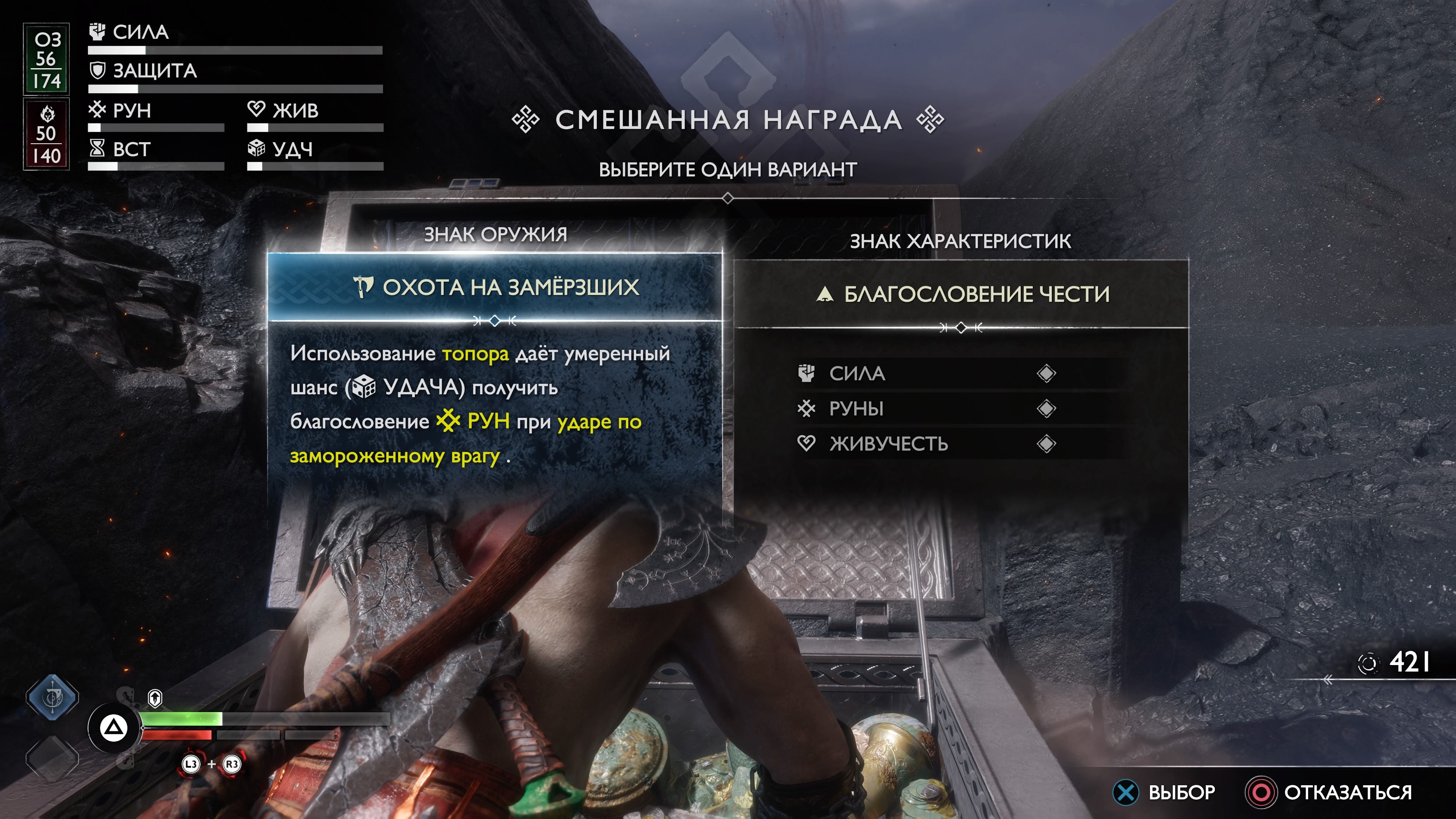The image size is (1456, 819).
Task: Click the ВЫБОР confirm label
Action: tap(1181, 792)
